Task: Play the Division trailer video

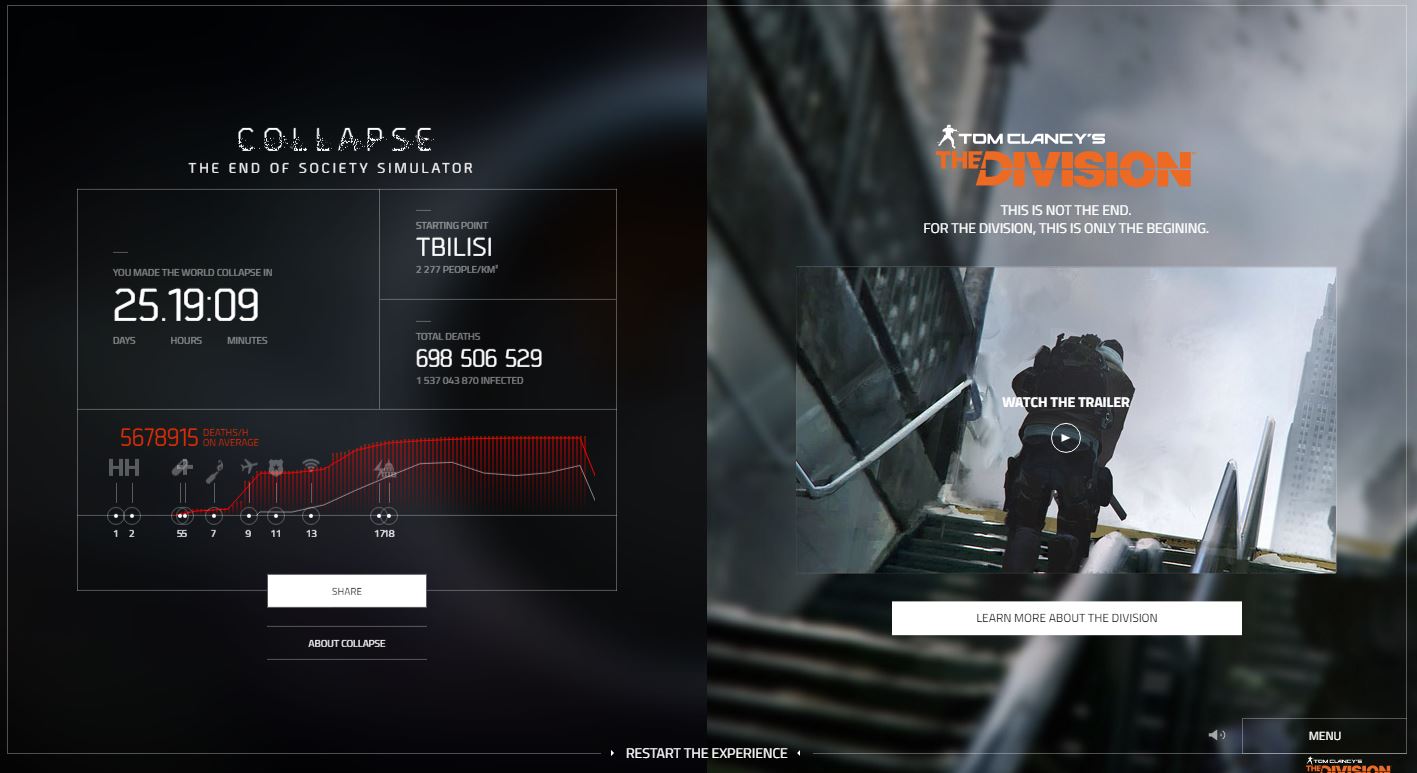Action: point(1065,438)
